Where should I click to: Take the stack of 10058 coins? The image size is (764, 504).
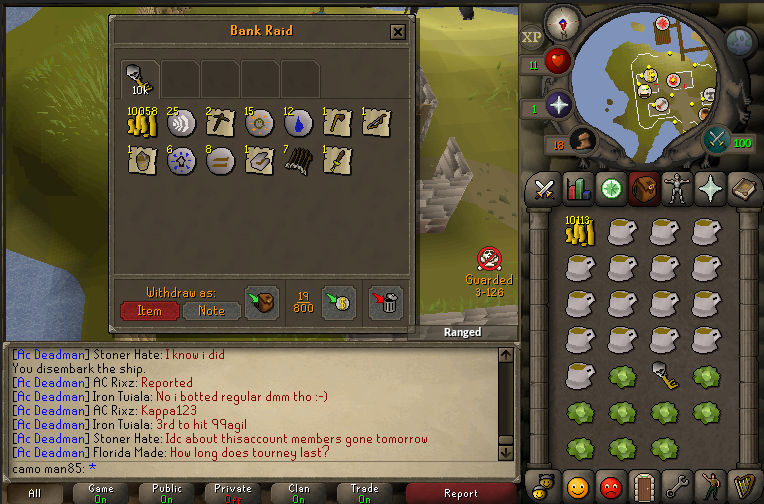(141, 124)
